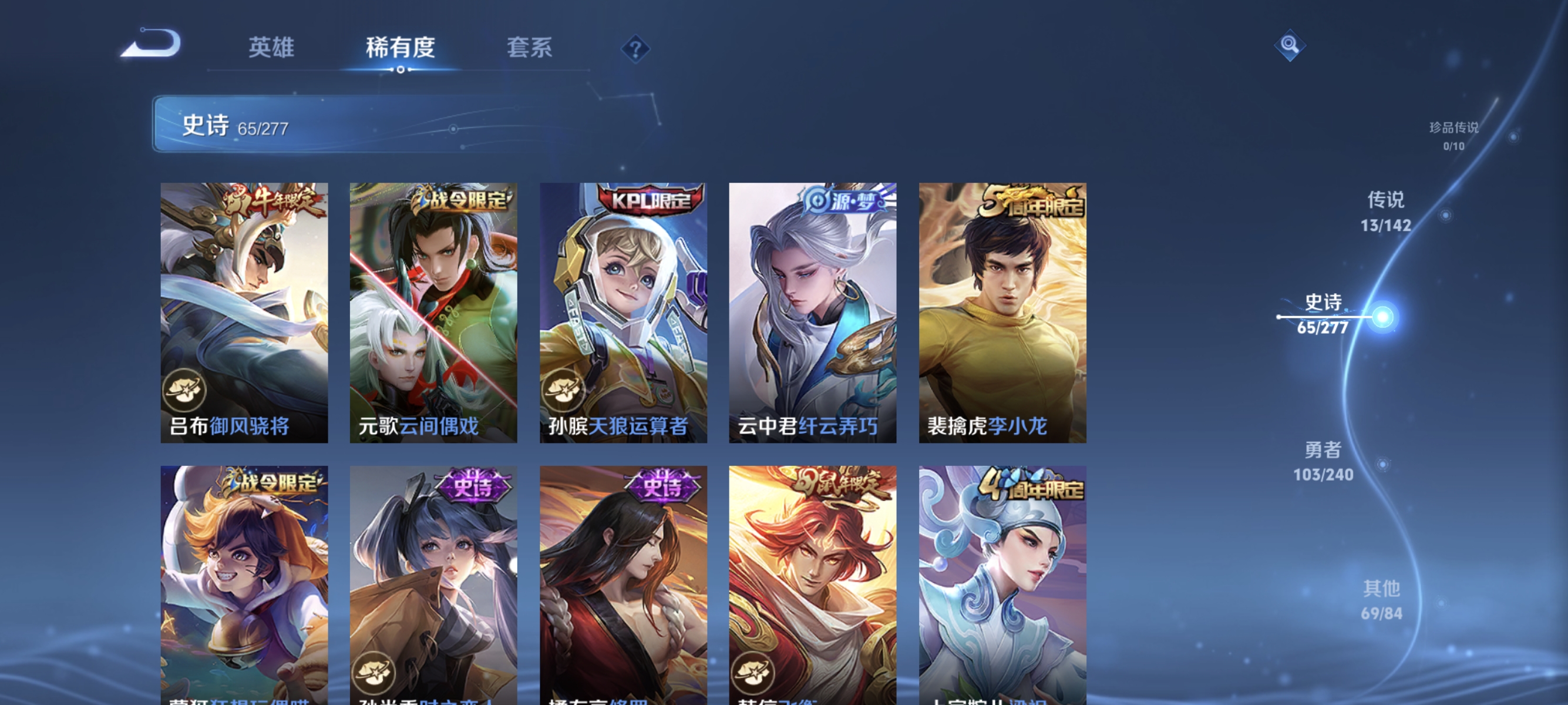Switch to the 英雄 tab
This screenshot has height=705, width=1568.
272,48
